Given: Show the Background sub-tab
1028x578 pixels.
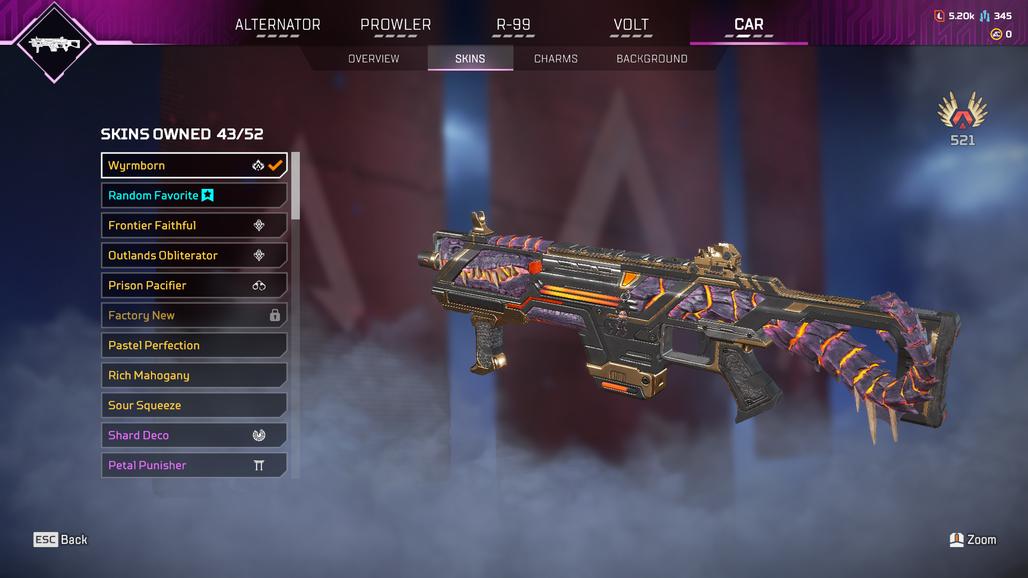Looking at the screenshot, I should pos(651,59).
